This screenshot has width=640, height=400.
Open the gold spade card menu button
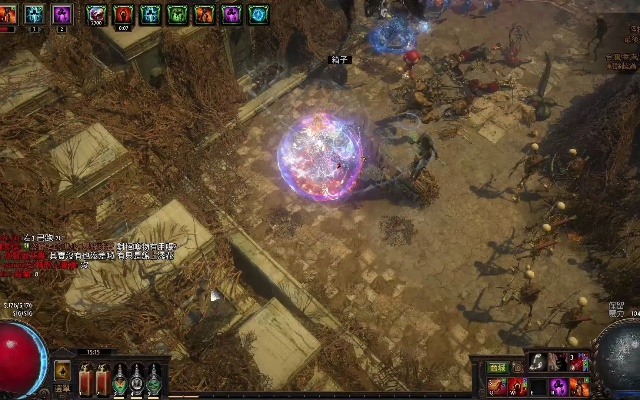(x=62, y=369)
